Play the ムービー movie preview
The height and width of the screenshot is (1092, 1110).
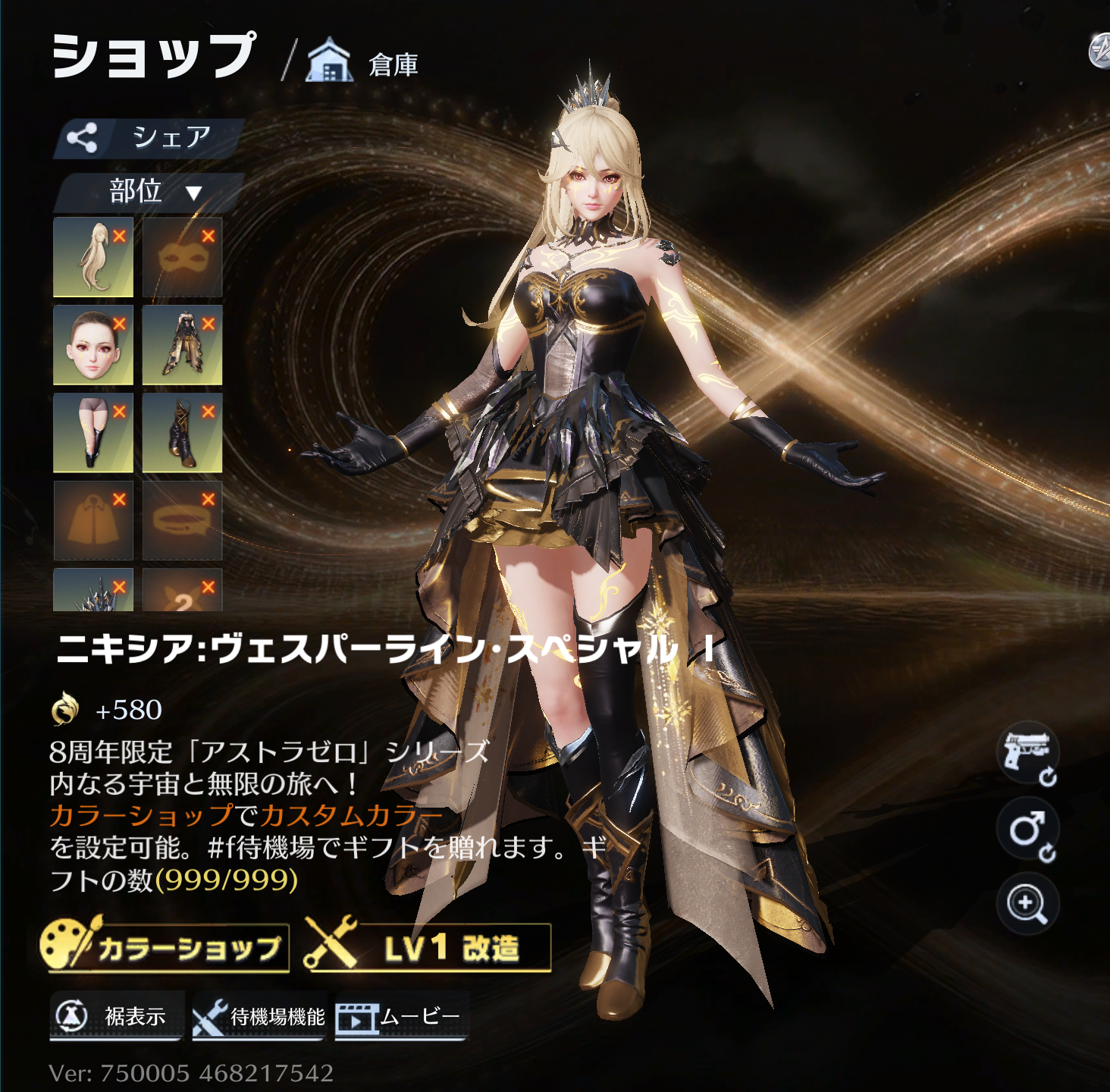[x=400, y=1016]
